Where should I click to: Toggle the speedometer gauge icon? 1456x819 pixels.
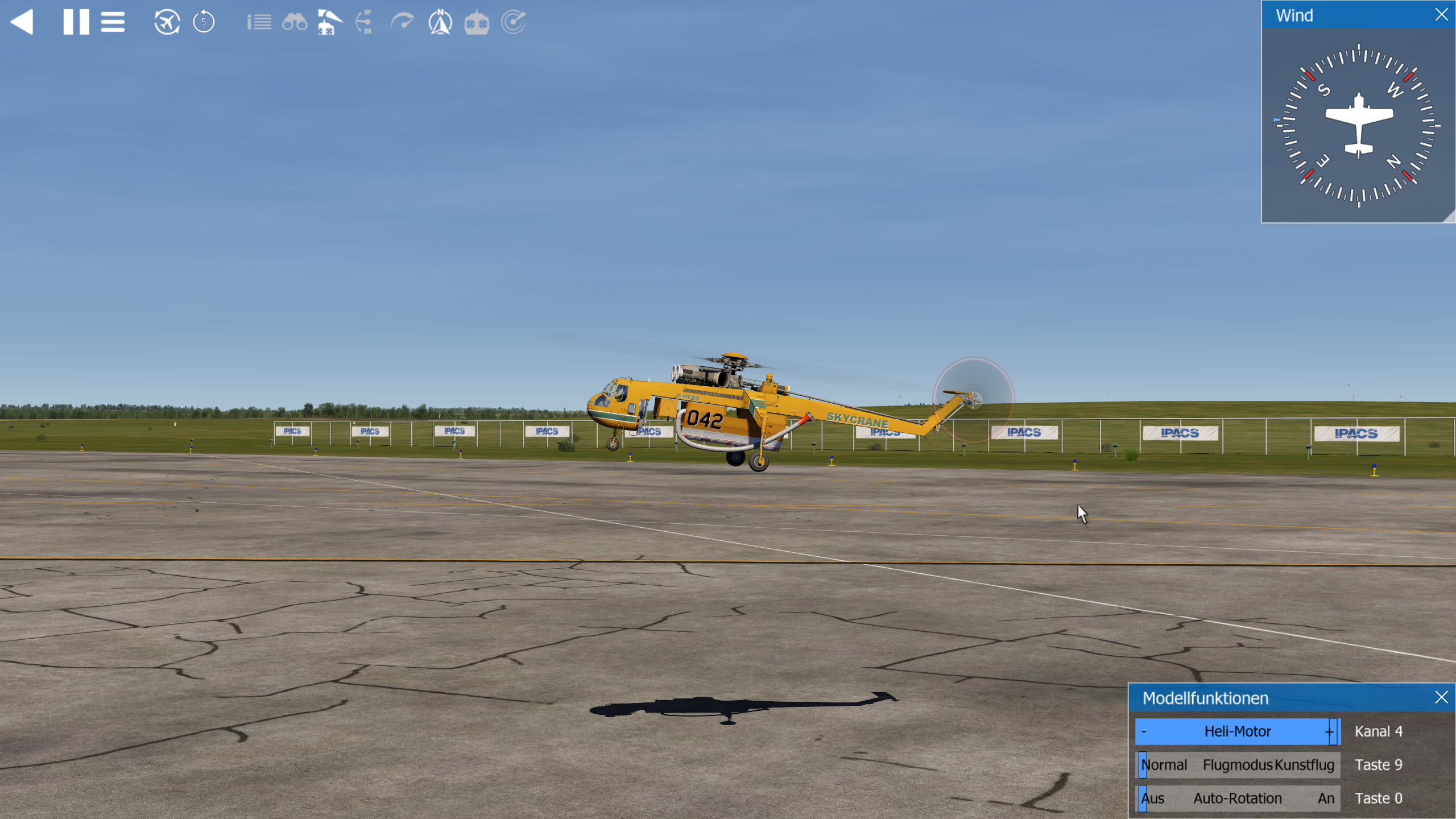[x=403, y=22]
